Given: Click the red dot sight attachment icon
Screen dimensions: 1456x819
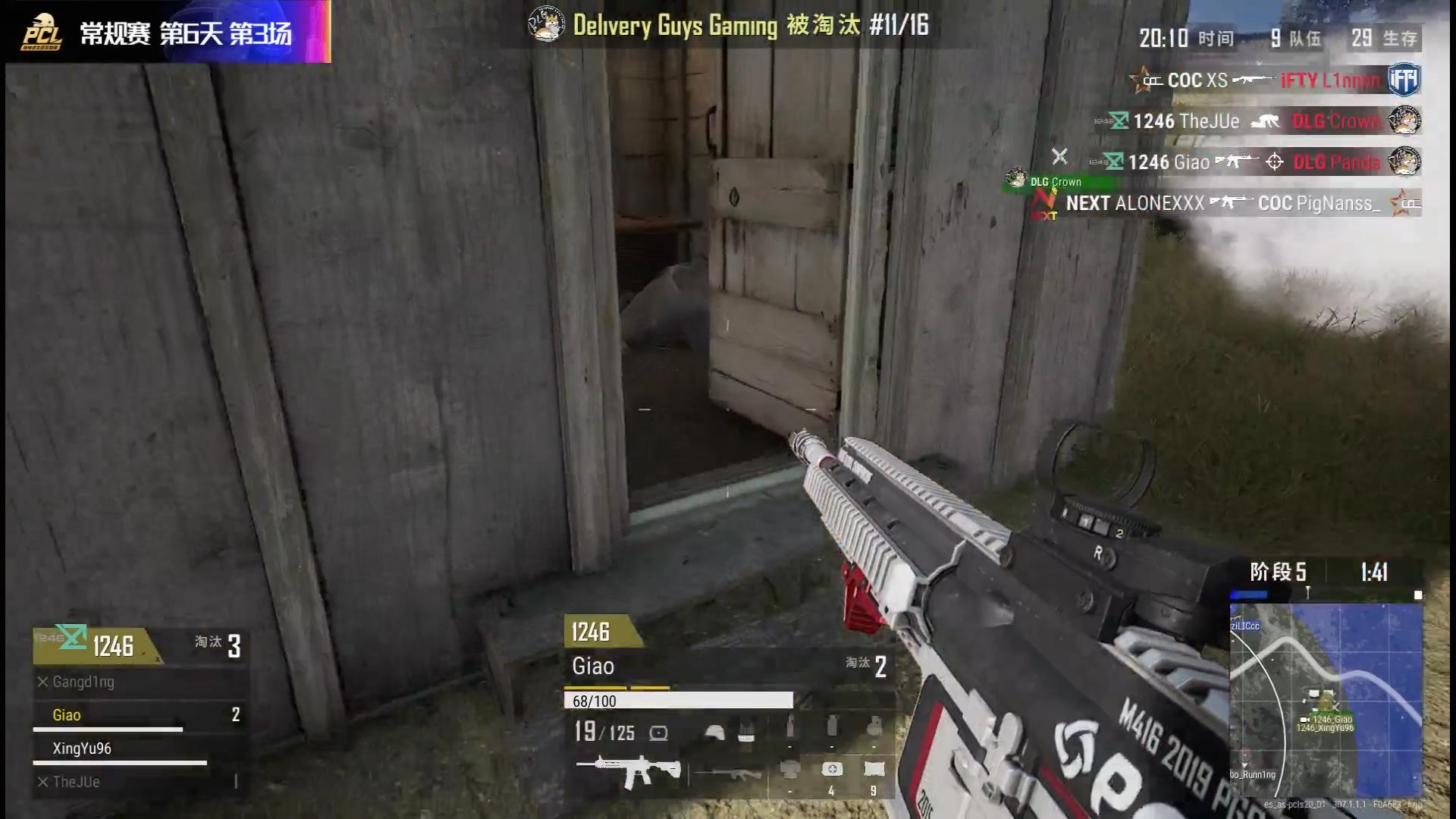Looking at the screenshot, I should [658, 733].
